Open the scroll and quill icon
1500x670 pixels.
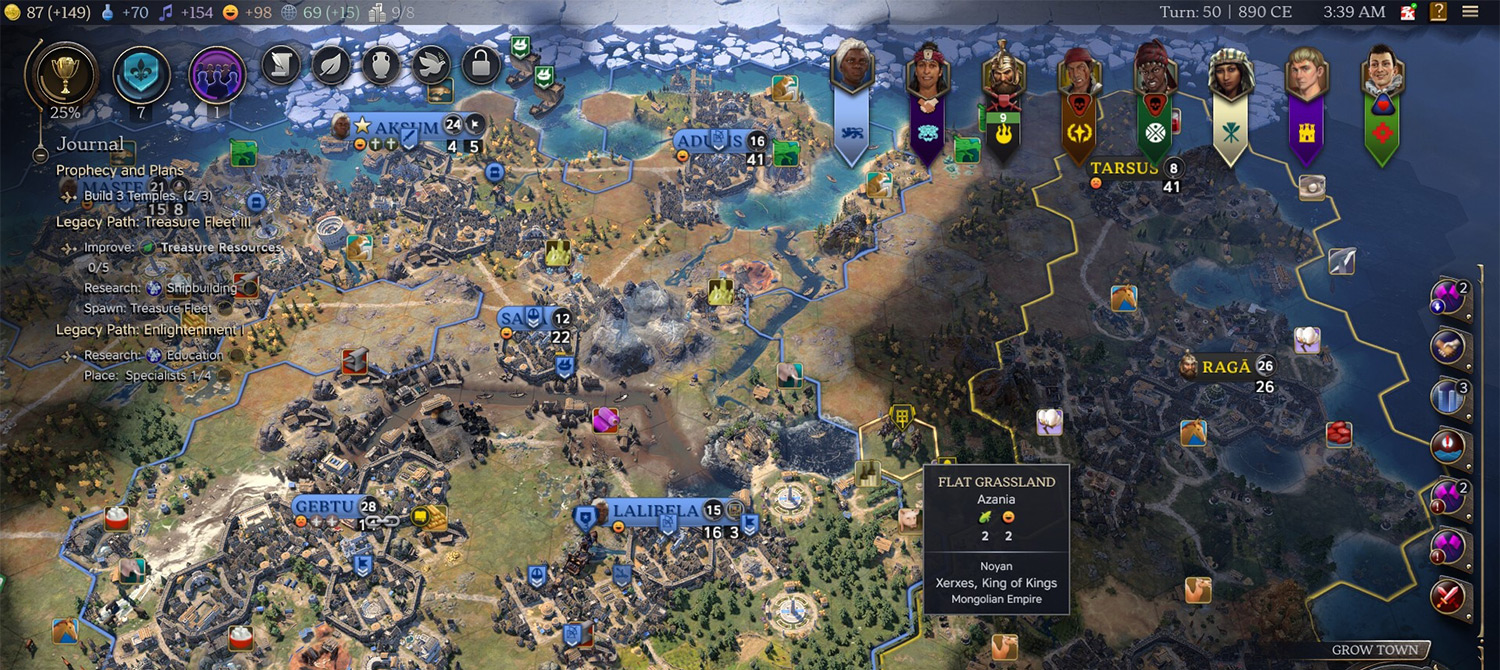pyautogui.click(x=281, y=65)
